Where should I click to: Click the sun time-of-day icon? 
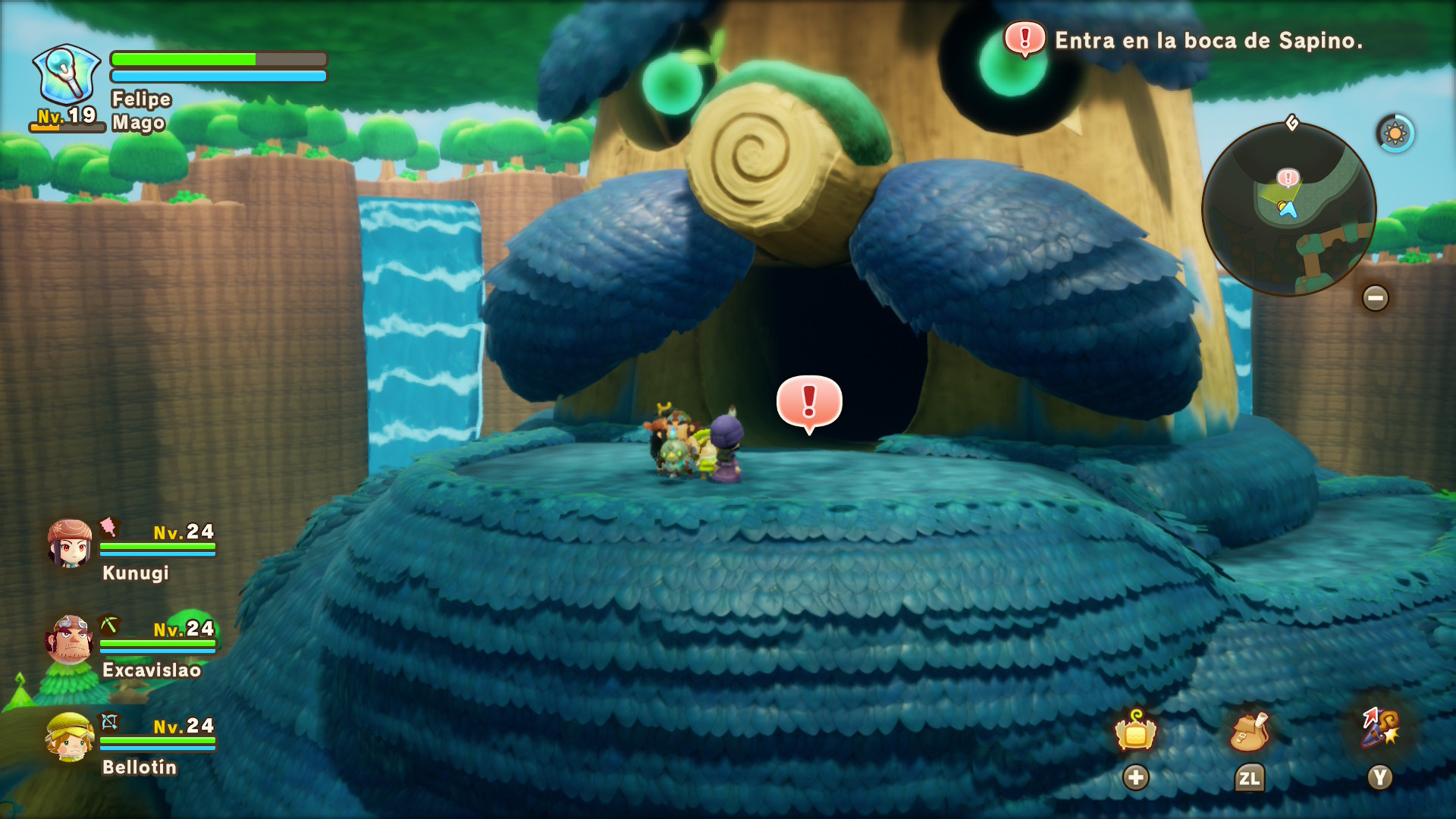[1395, 134]
